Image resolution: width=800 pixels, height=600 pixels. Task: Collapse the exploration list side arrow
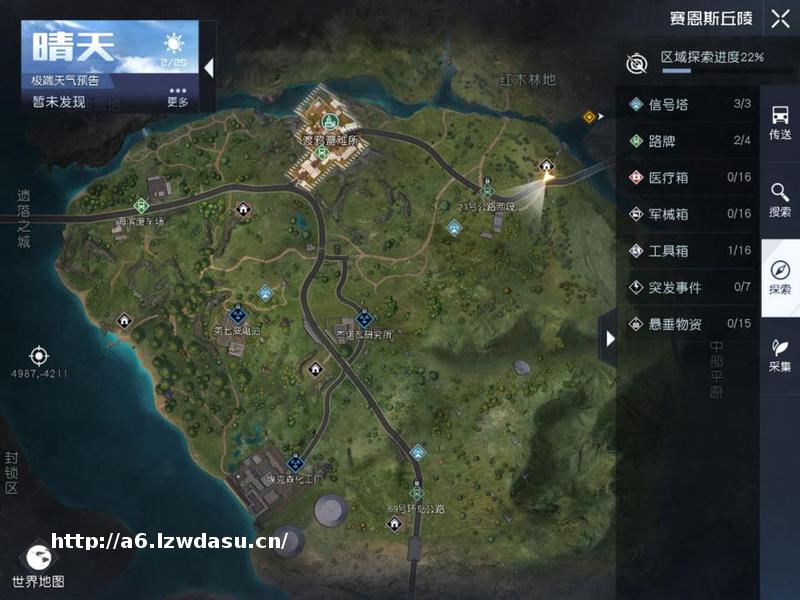click(607, 340)
